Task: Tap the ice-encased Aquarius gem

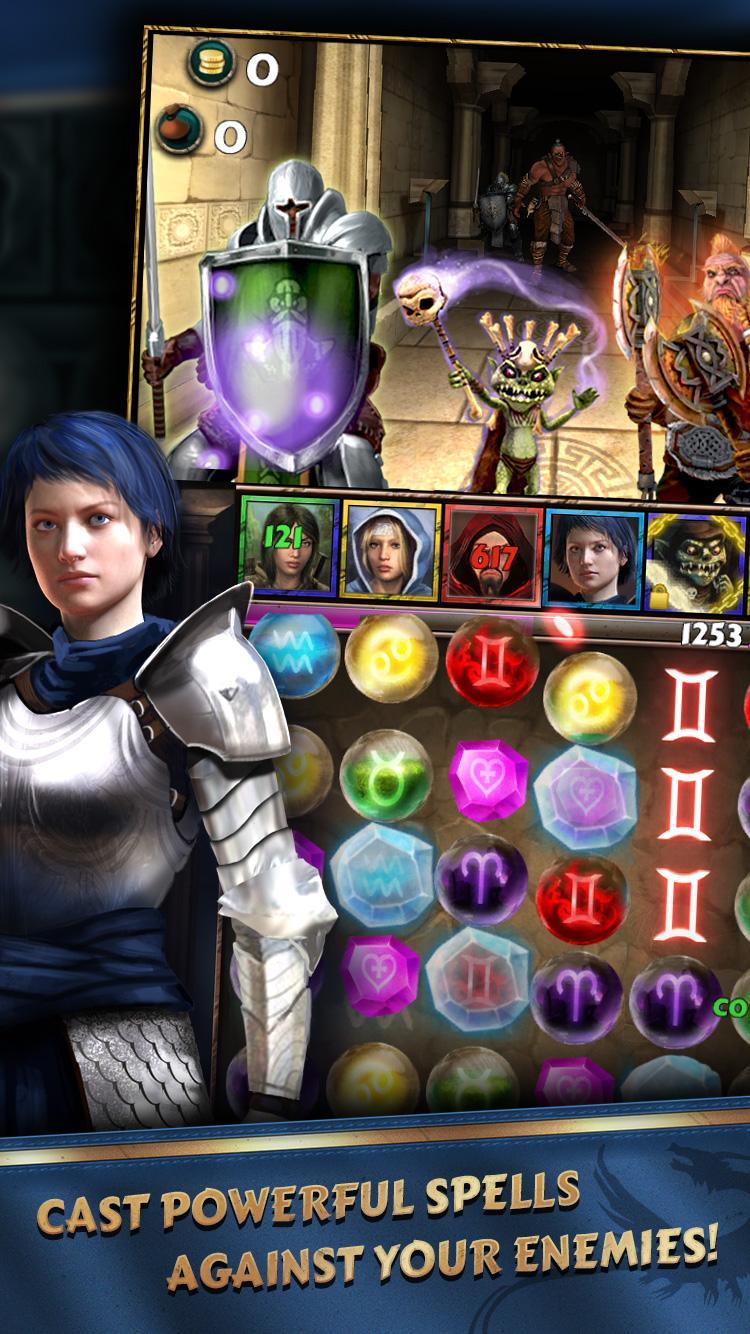Action: point(381,869)
